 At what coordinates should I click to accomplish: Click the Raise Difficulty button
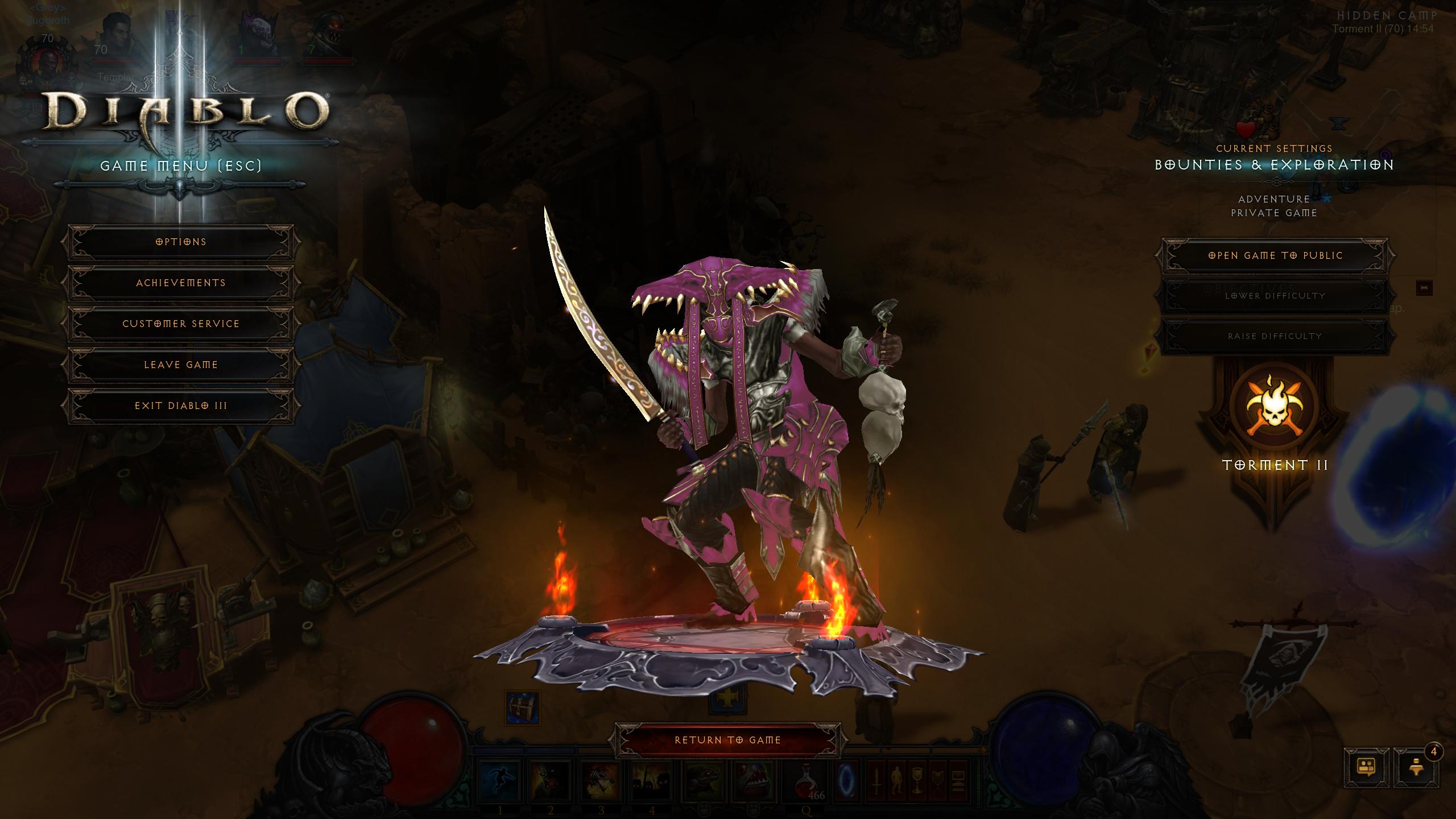(1275, 336)
